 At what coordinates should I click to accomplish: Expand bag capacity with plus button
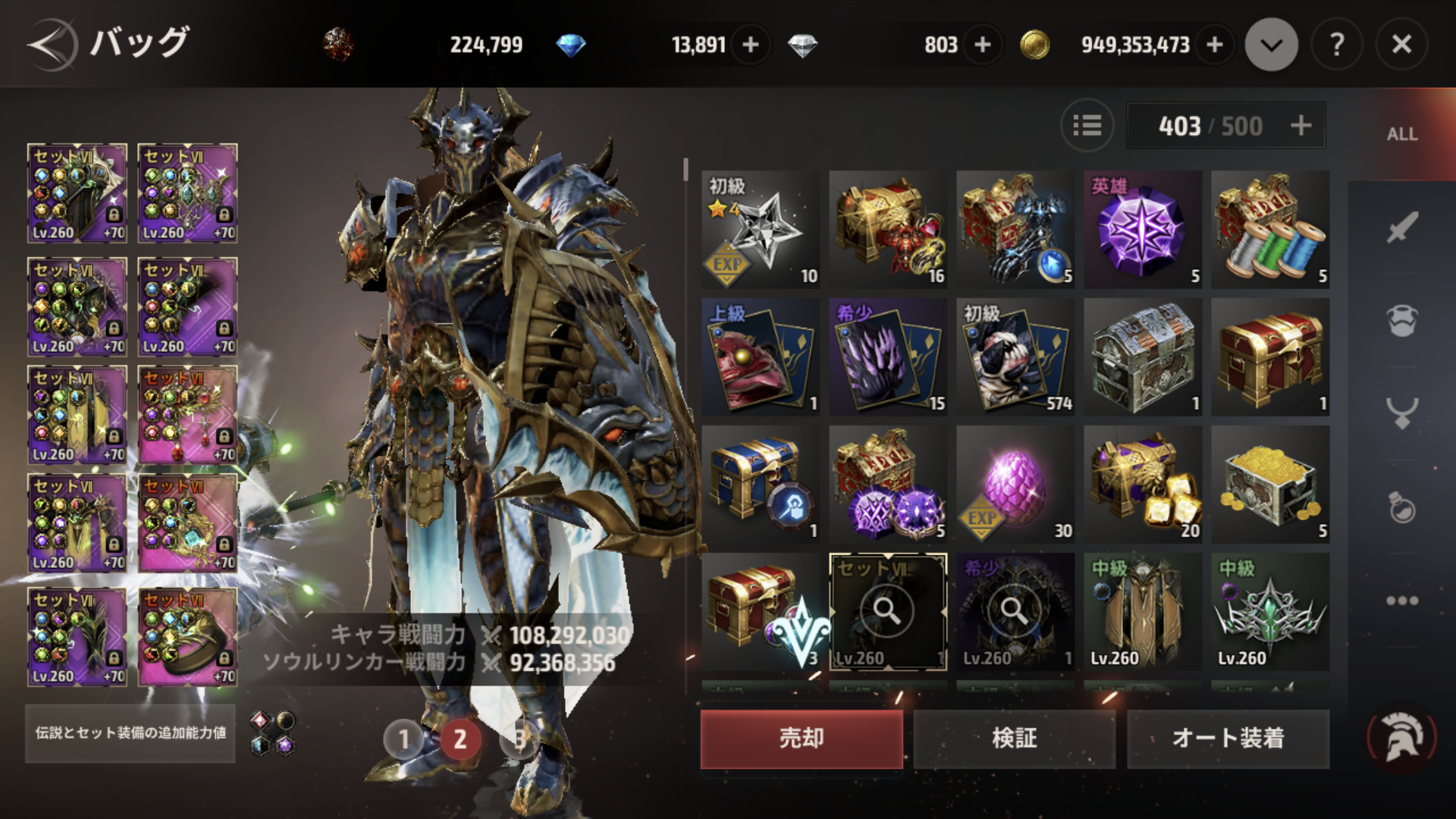pos(1301,125)
